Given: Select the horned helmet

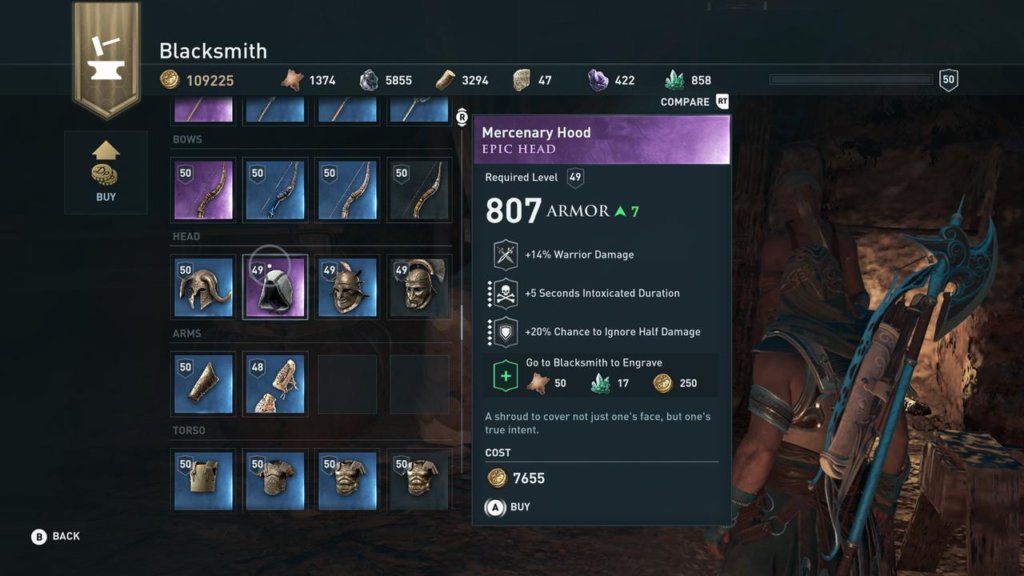Looking at the screenshot, I should tap(204, 287).
